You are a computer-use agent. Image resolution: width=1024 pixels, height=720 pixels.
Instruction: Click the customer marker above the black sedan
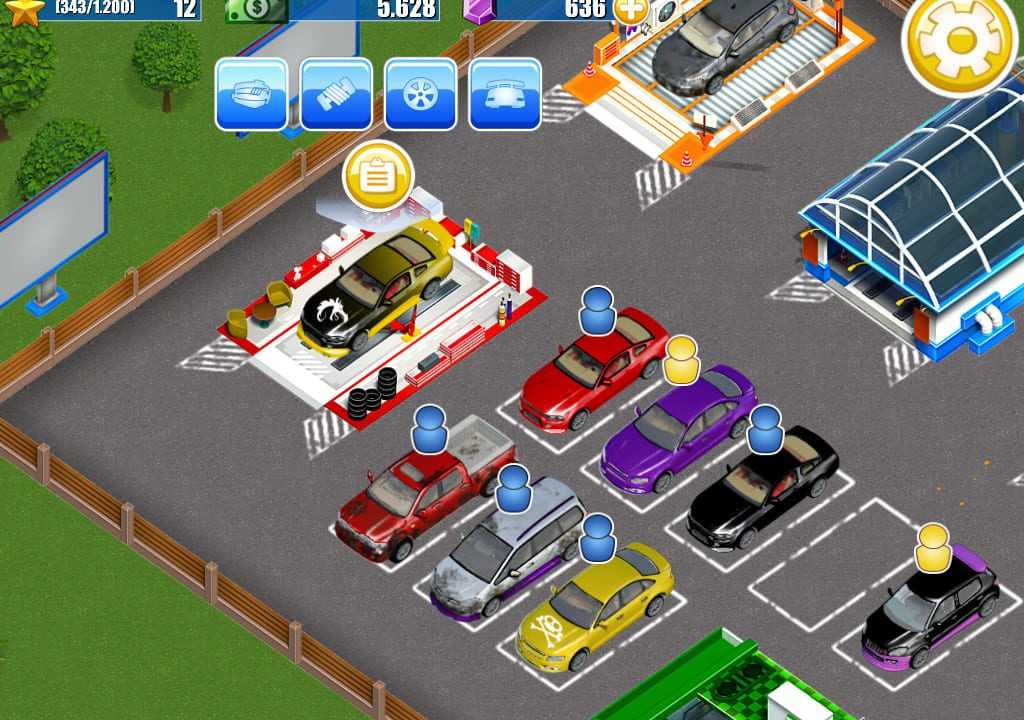point(765,428)
